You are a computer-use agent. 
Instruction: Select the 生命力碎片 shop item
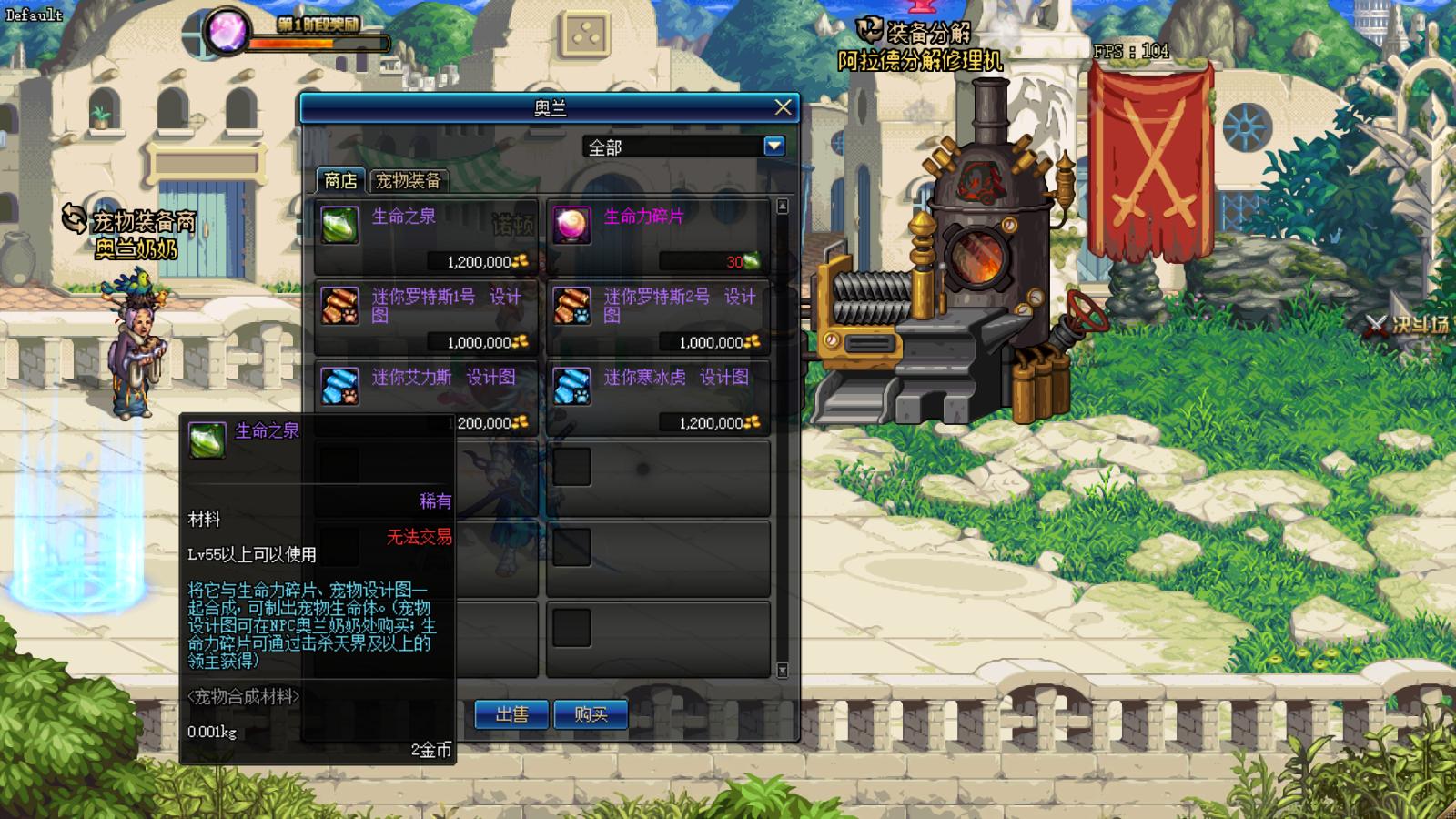pyautogui.click(x=658, y=237)
